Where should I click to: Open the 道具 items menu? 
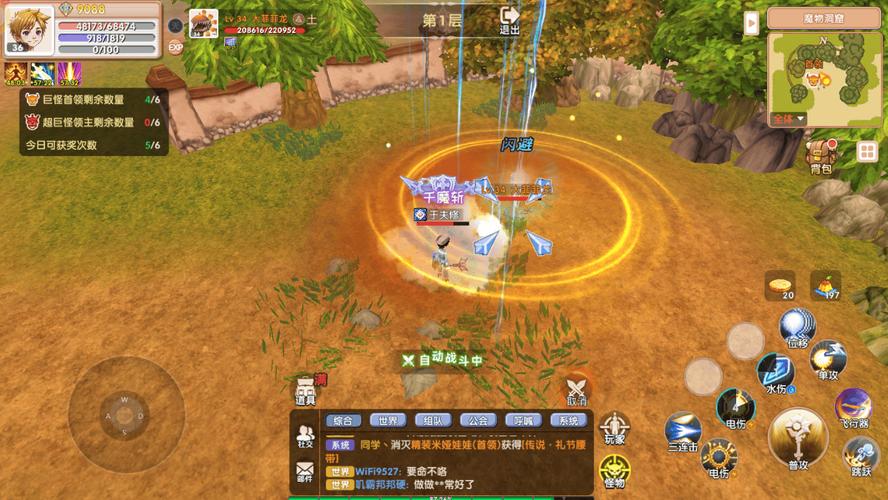306,390
